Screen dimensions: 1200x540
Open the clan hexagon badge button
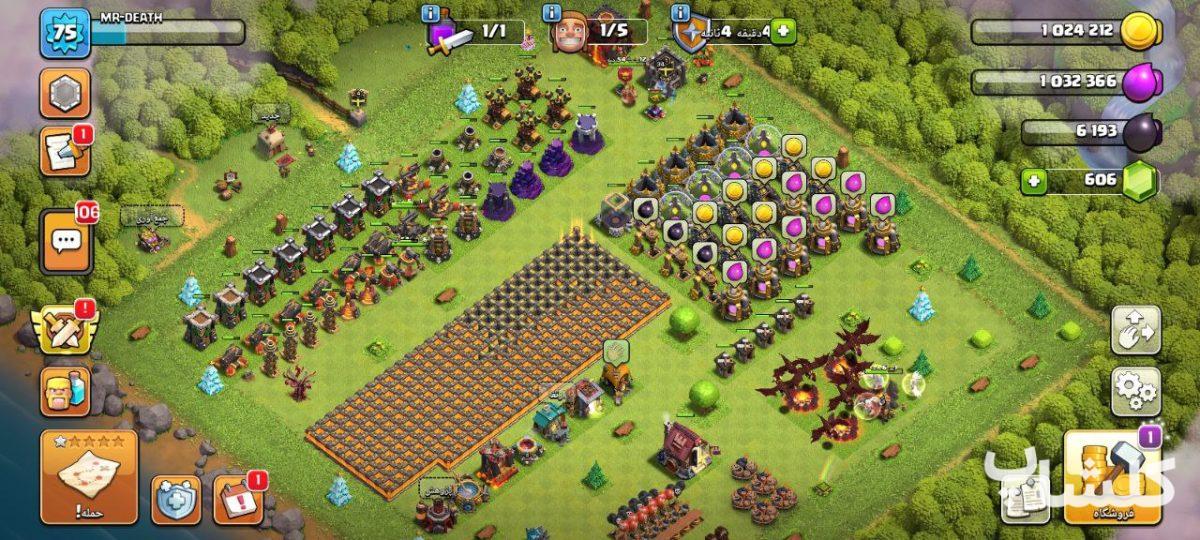point(65,93)
